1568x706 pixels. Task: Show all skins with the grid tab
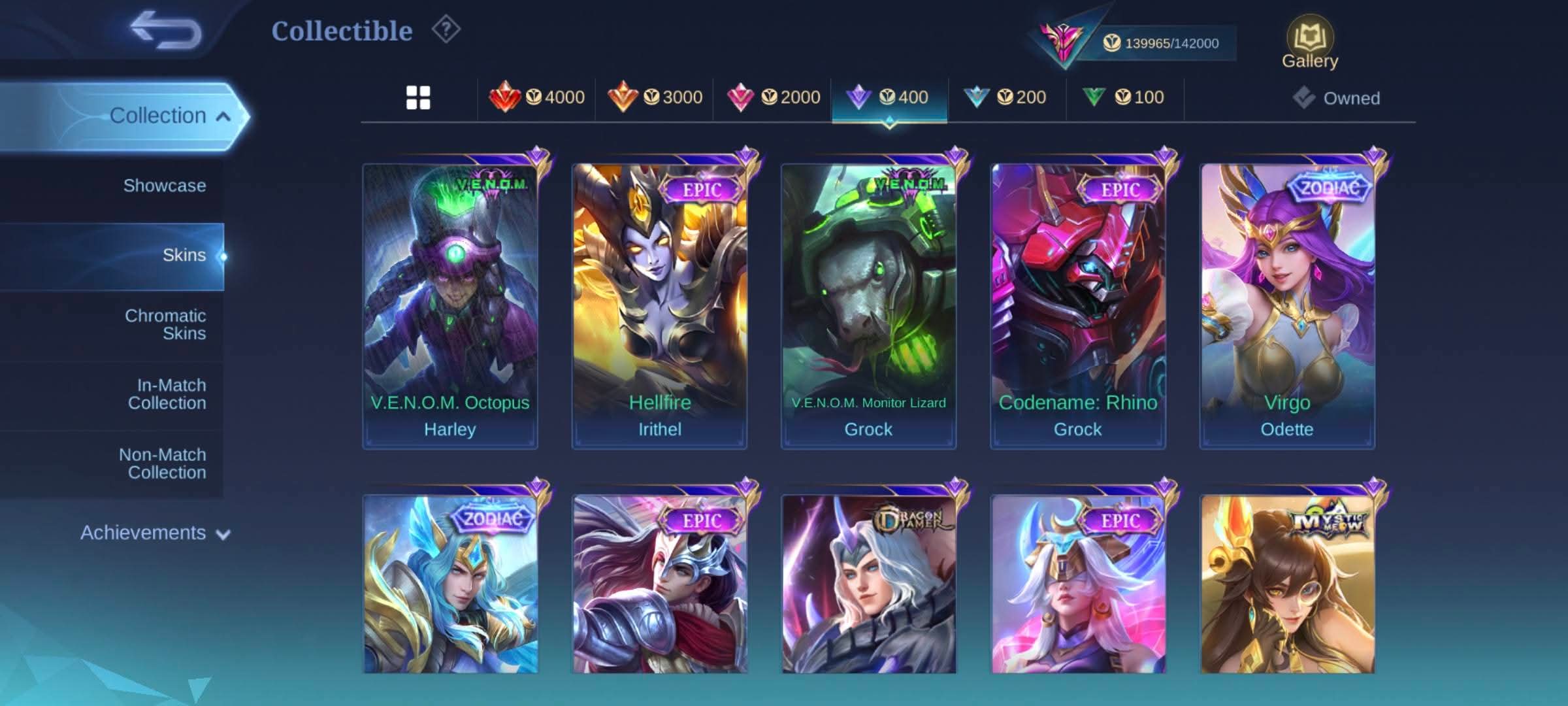tap(418, 97)
